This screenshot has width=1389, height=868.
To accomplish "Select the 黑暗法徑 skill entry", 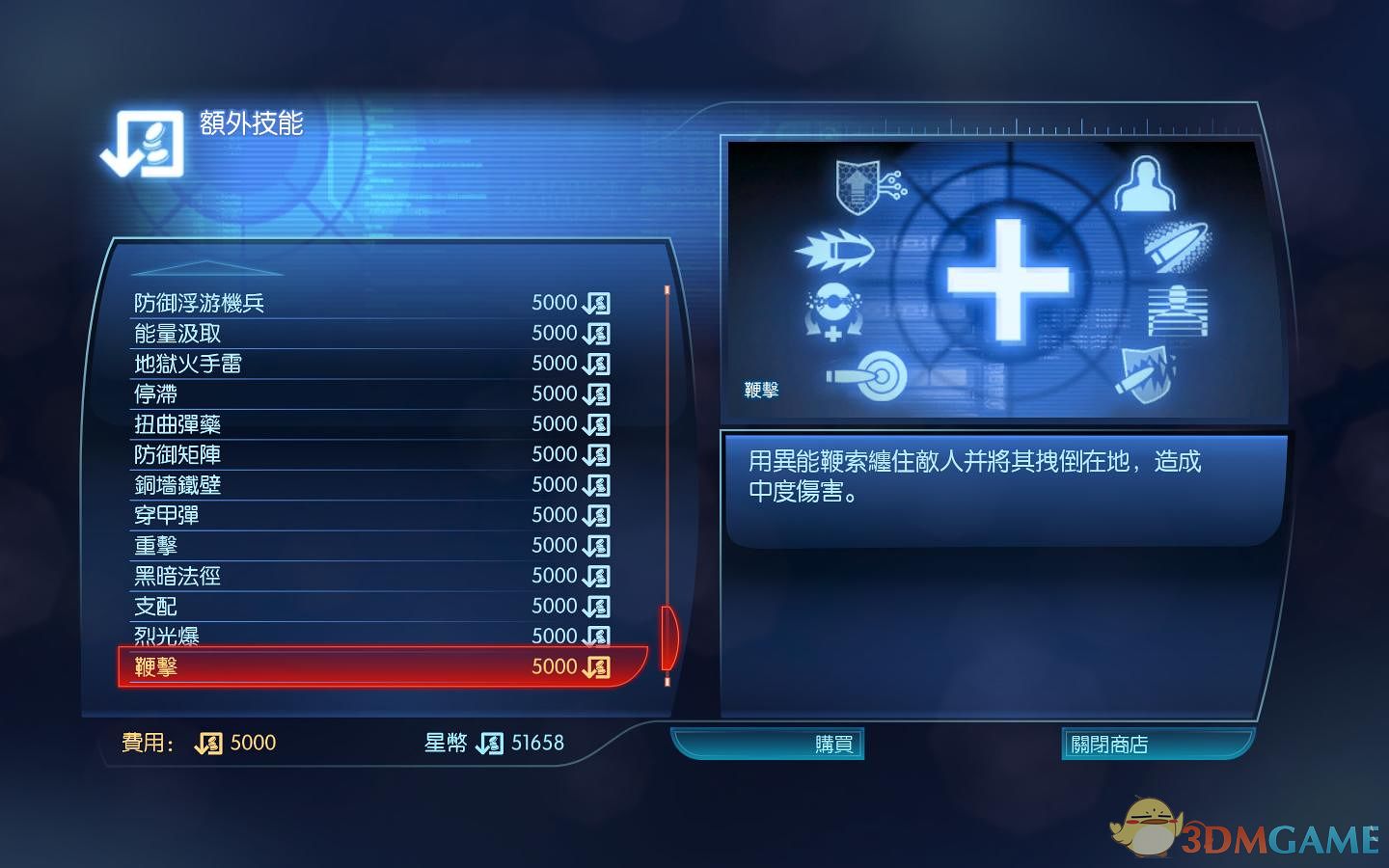I will click(x=177, y=576).
